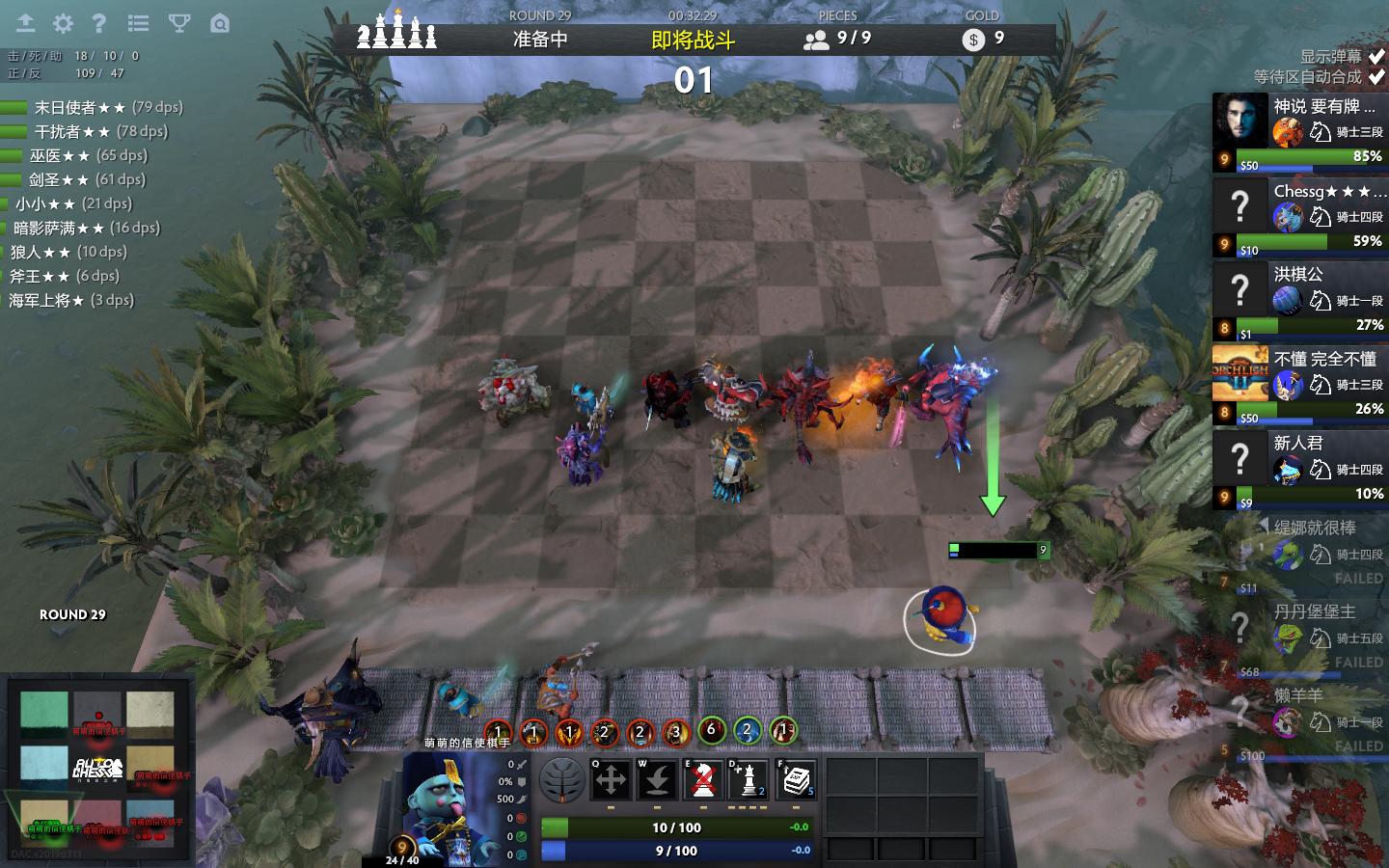
Task: Toggle the 显示弹幕 checkbox
Action: (x=1376, y=57)
